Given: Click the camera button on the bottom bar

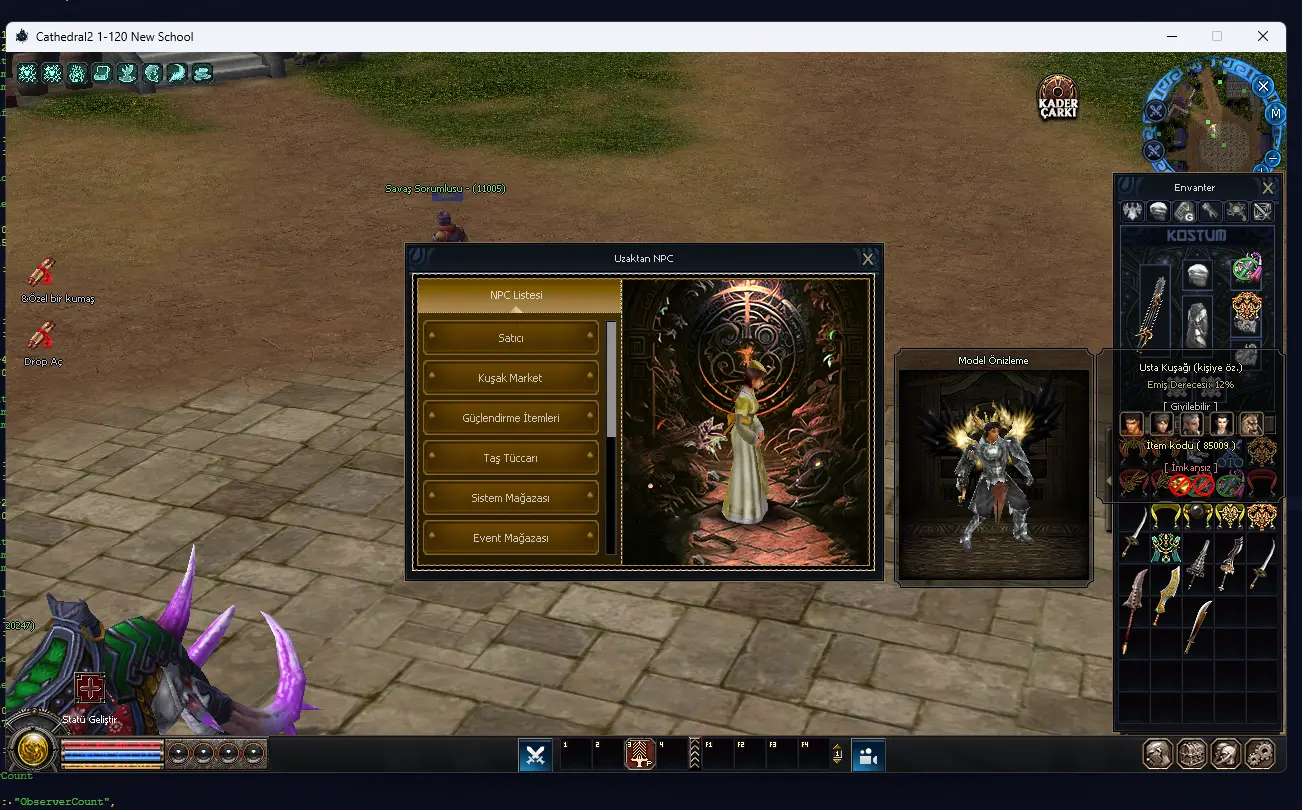Looking at the screenshot, I should [868, 756].
